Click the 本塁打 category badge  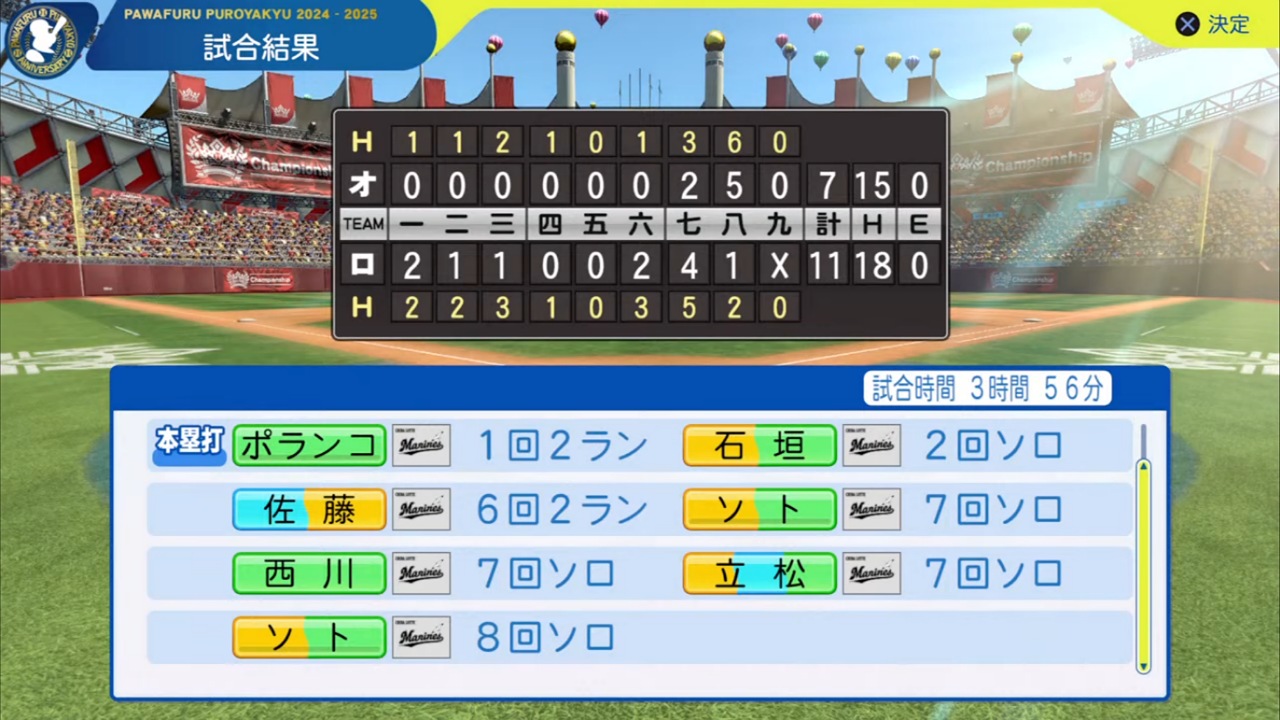[188, 441]
